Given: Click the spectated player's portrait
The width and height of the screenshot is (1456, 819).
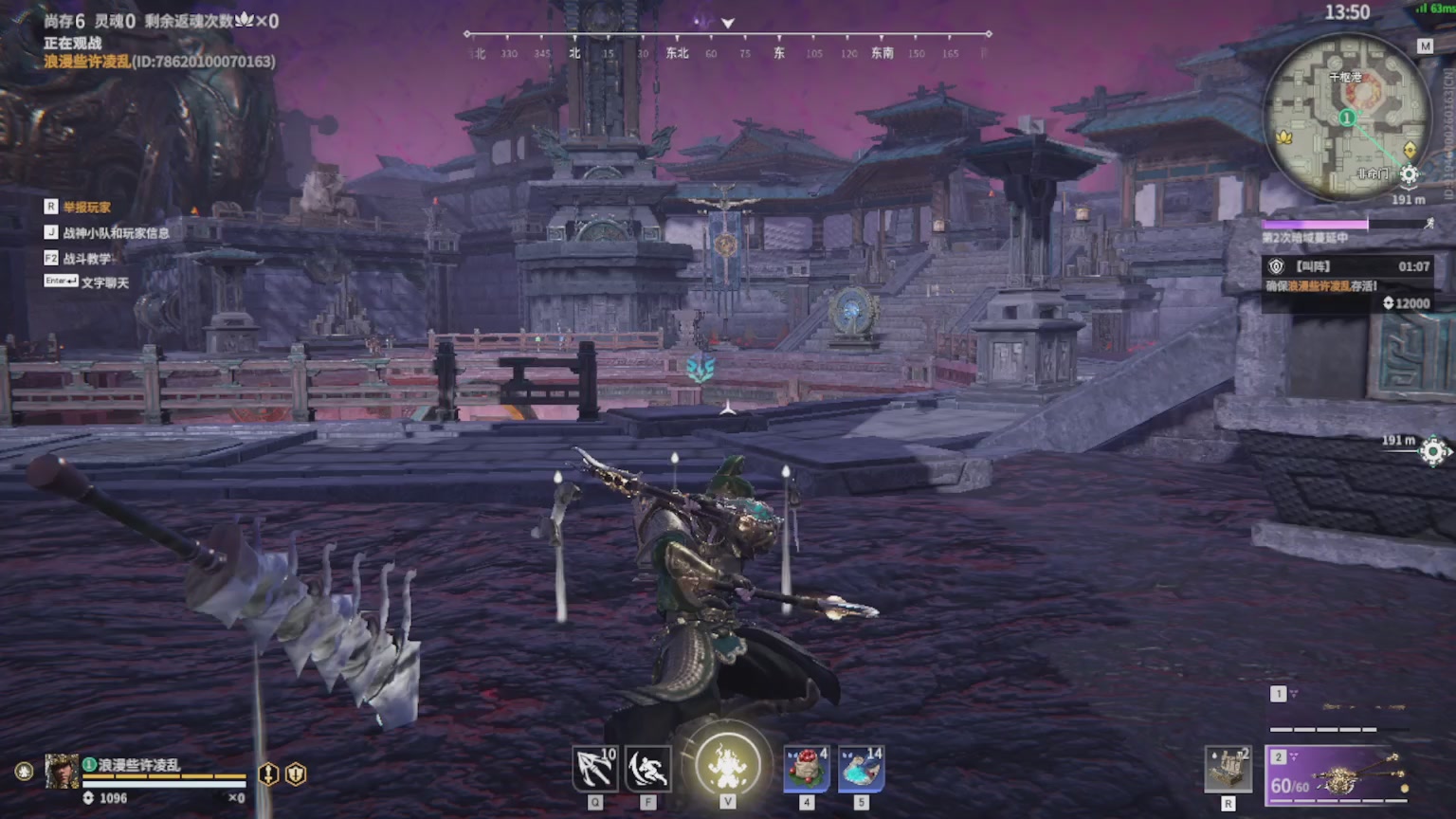Looking at the screenshot, I should coord(62,773).
